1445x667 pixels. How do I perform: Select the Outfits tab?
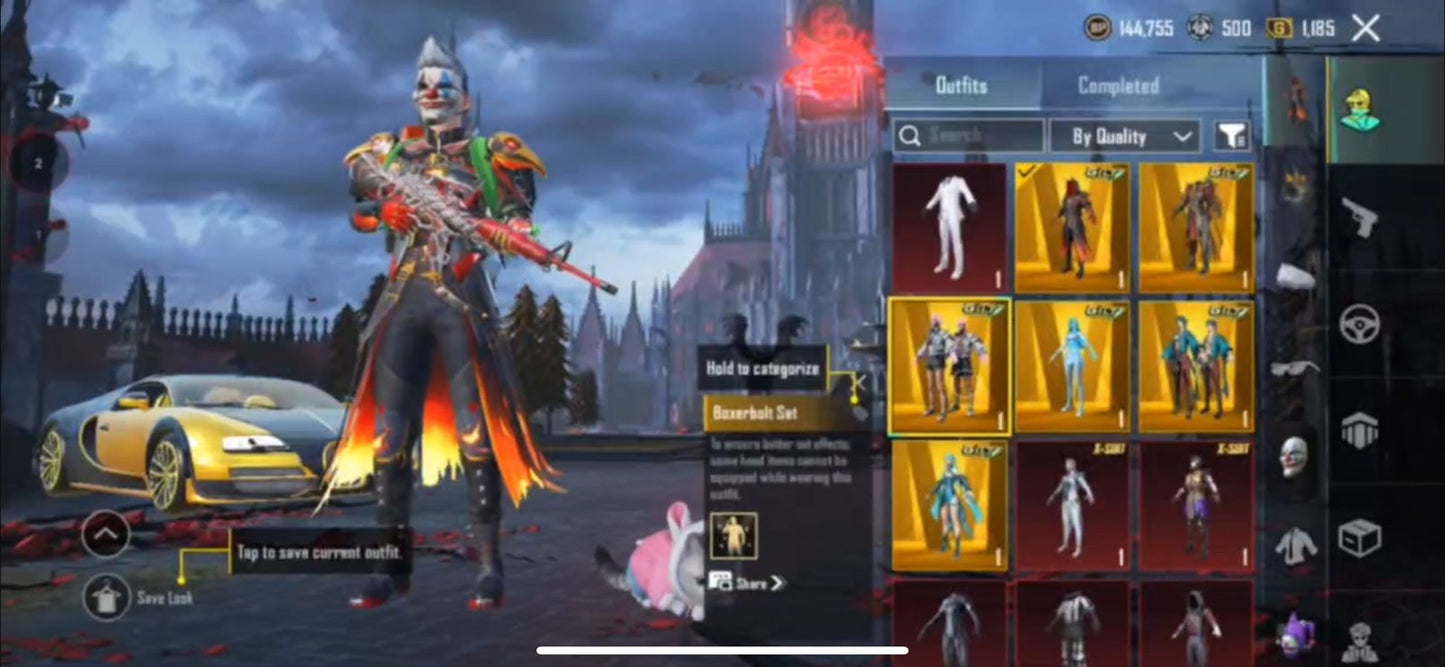(x=961, y=86)
